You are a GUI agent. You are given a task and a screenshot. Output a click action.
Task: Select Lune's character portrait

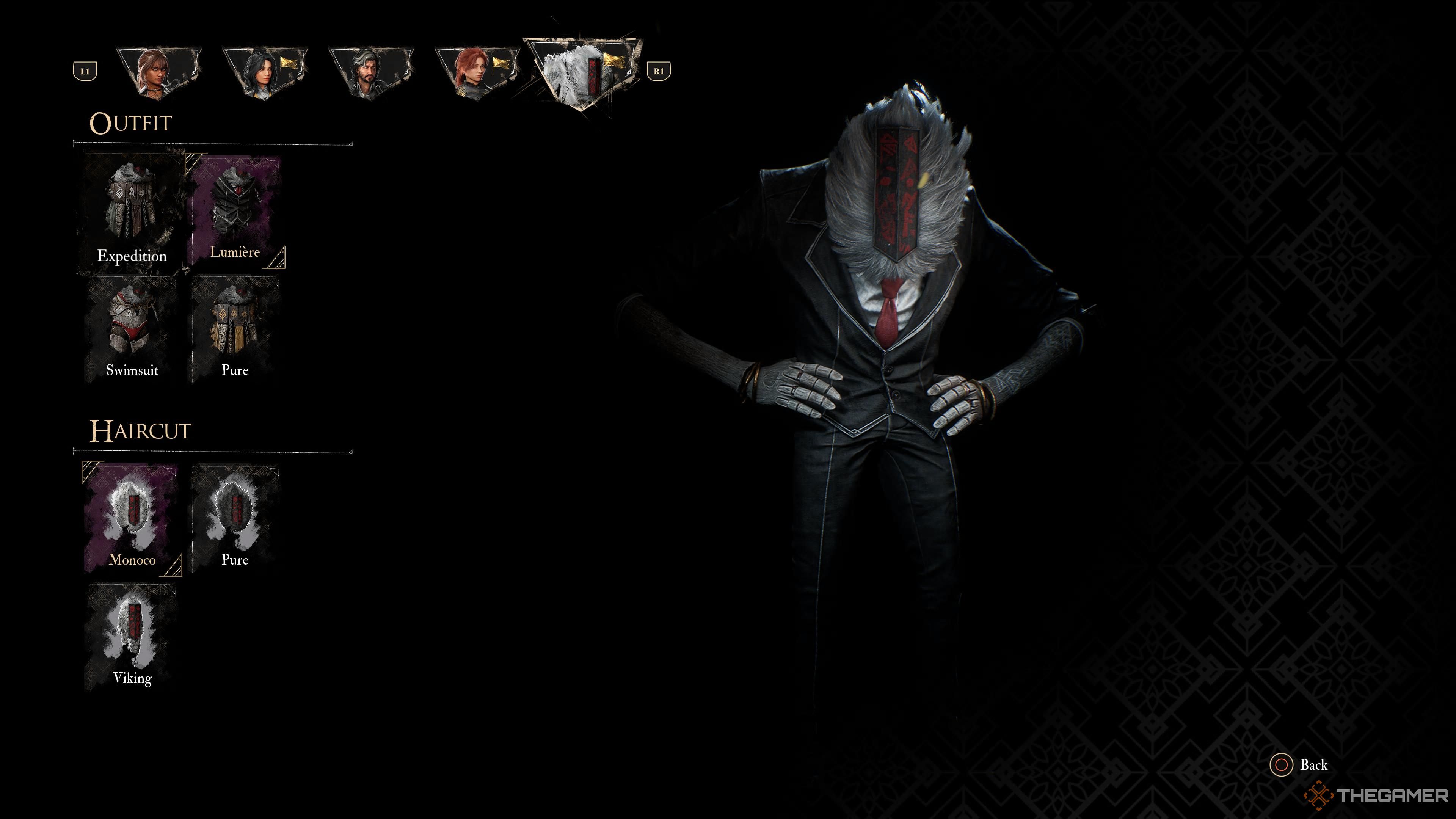tap(266, 68)
